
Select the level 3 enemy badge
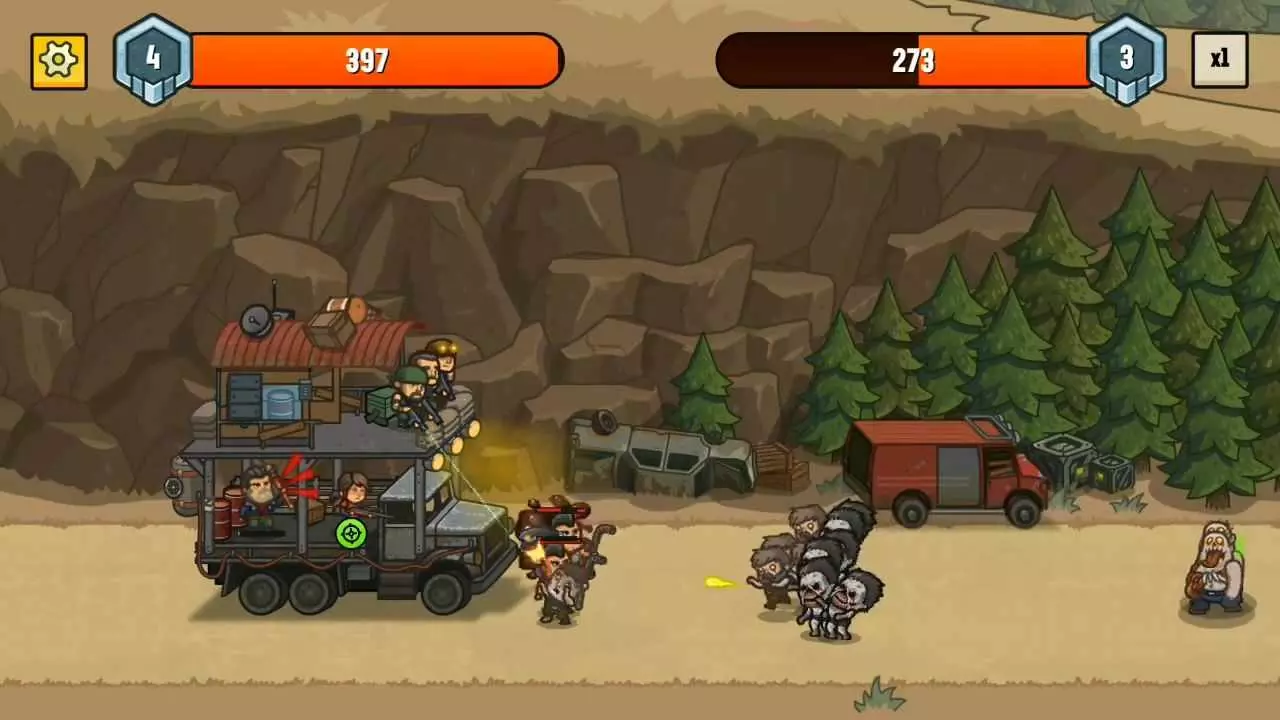tap(1128, 57)
